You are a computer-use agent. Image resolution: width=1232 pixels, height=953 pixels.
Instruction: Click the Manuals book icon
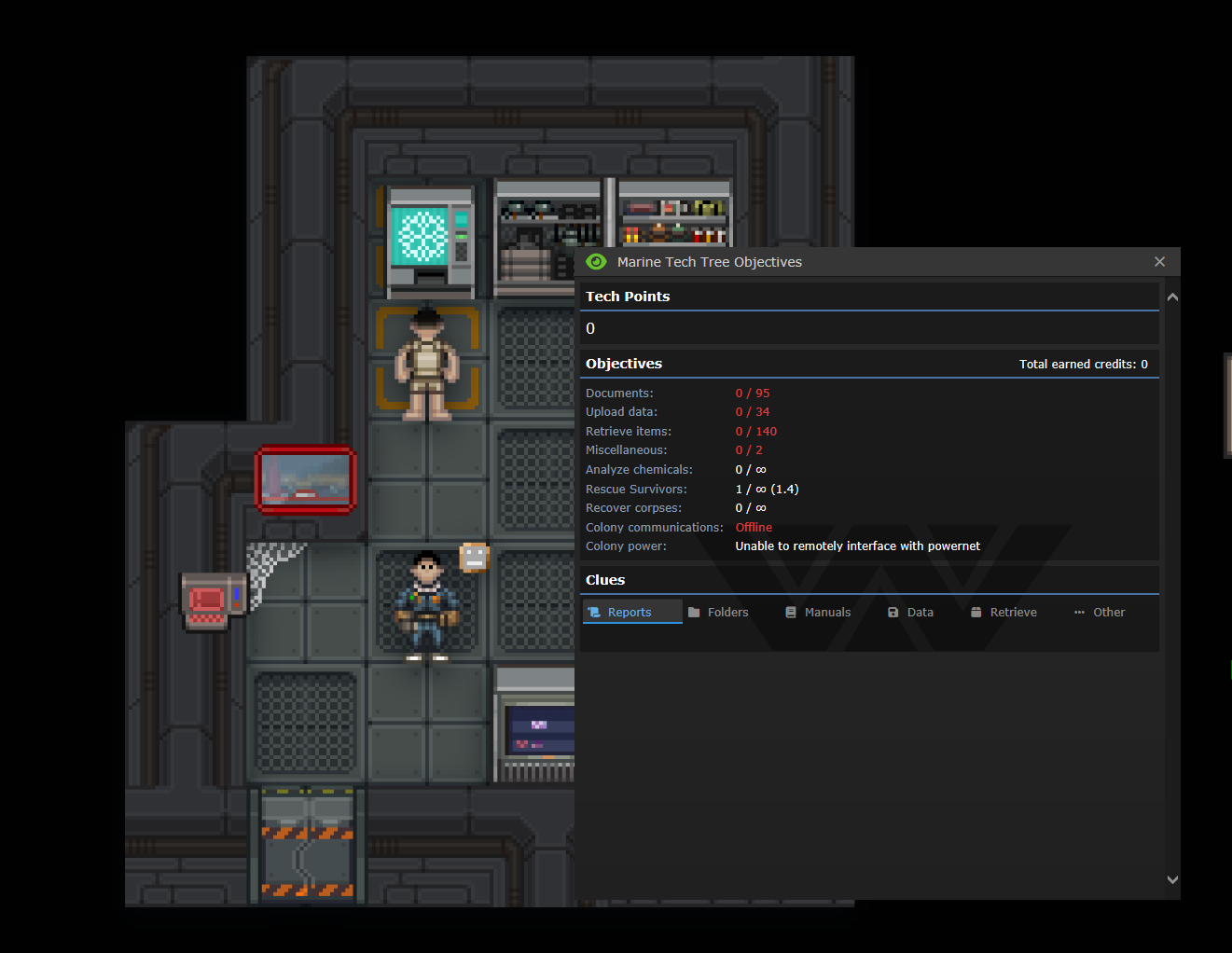tap(792, 612)
